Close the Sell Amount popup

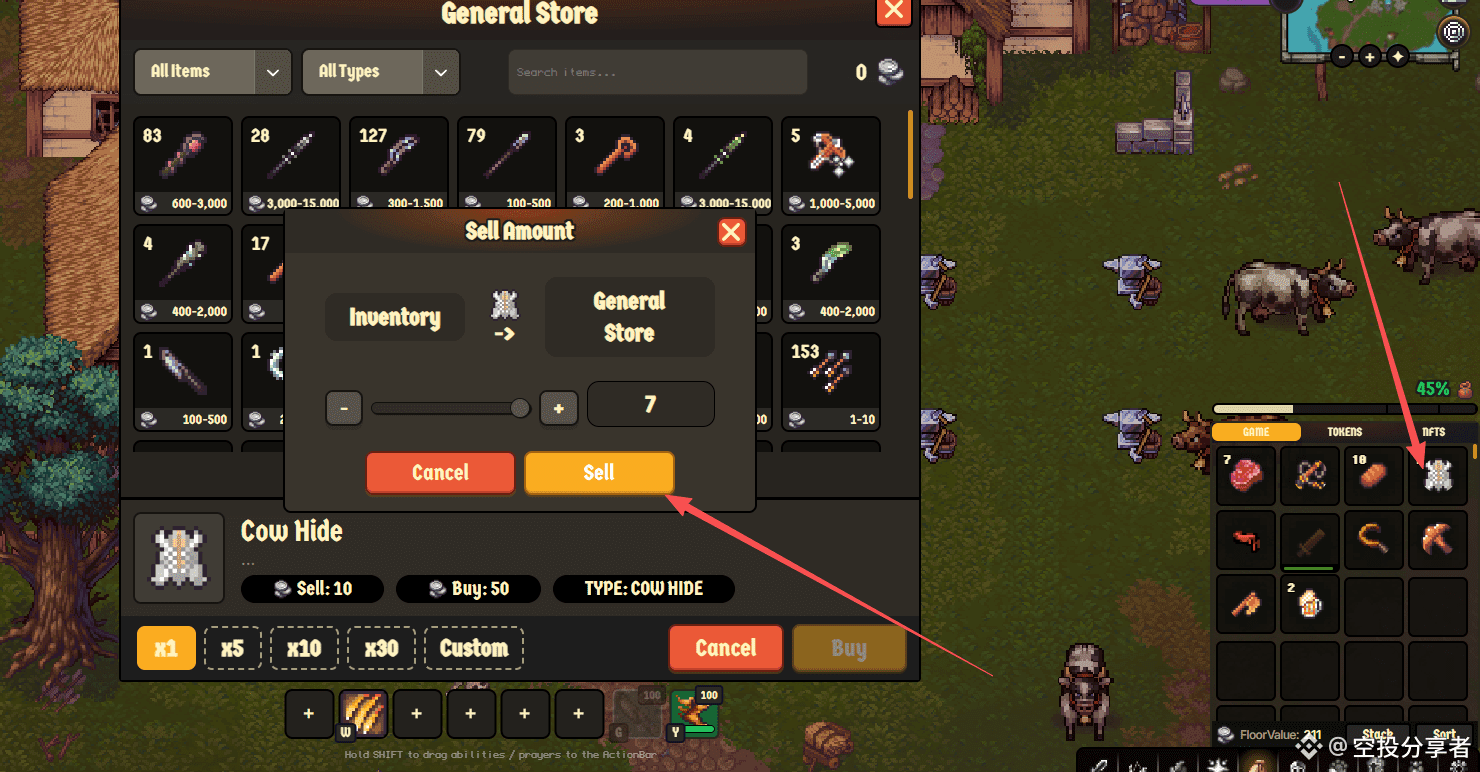coord(731,232)
